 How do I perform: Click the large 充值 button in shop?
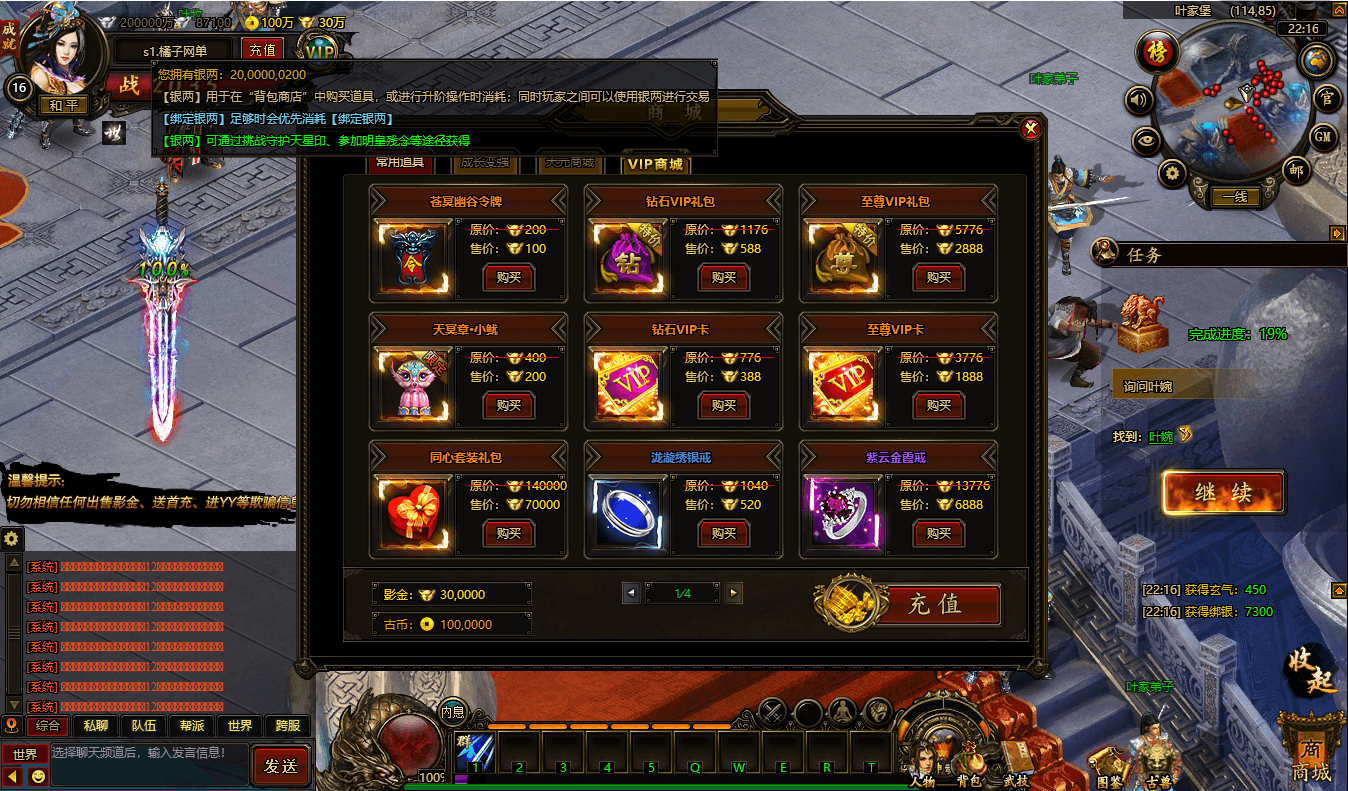tap(934, 604)
